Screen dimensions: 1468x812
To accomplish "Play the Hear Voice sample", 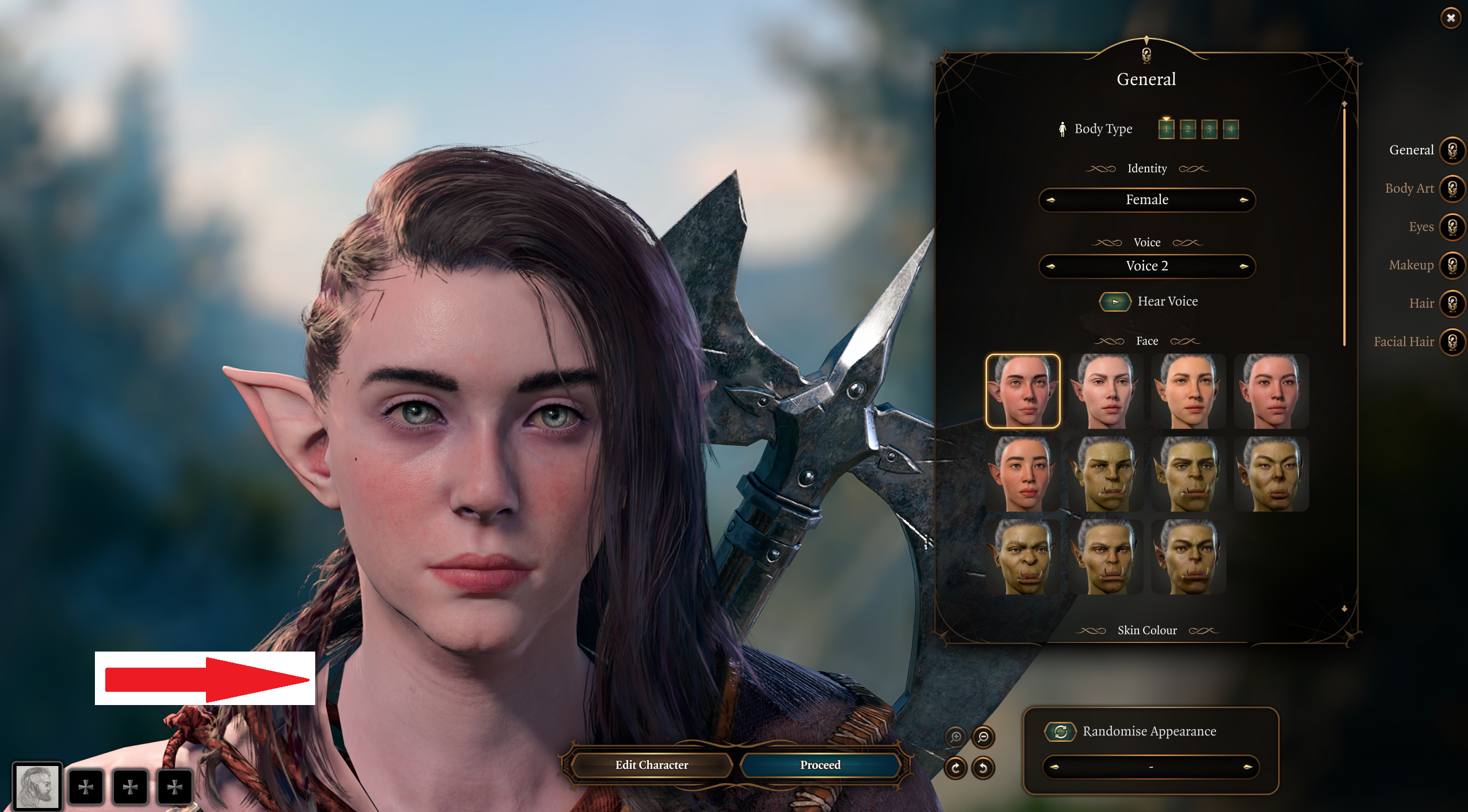I will coord(1115,301).
